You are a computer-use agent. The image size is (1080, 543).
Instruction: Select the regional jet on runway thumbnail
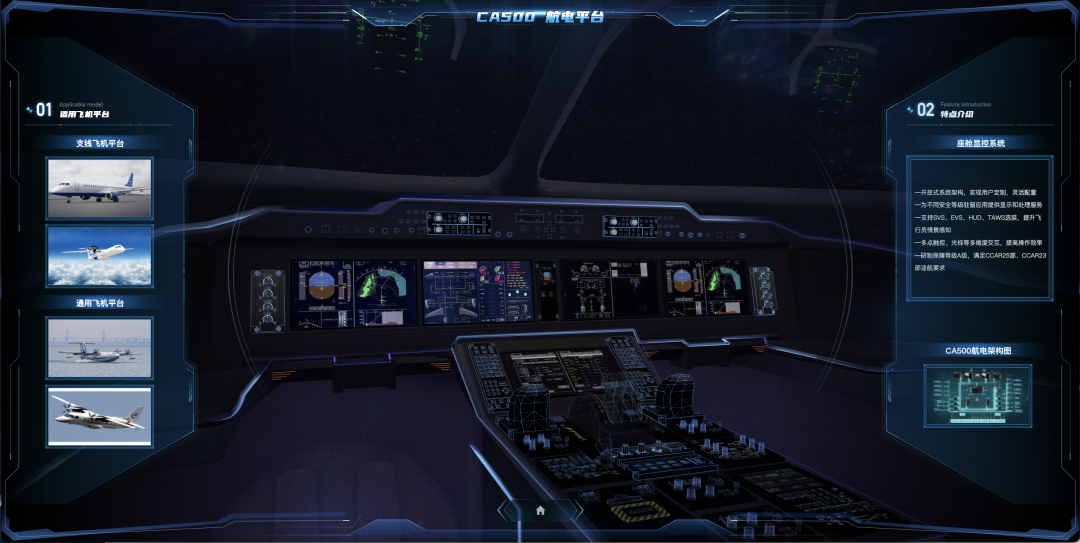tap(99, 187)
